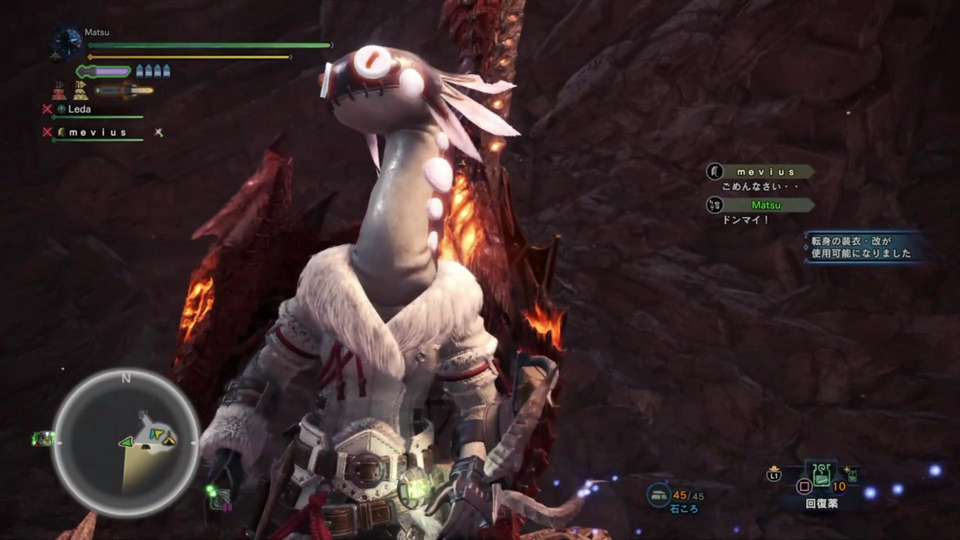Image resolution: width=960 pixels, height=540 pixels.
Task: Click mevius's party member entry
Action: [x=95, y=132]
